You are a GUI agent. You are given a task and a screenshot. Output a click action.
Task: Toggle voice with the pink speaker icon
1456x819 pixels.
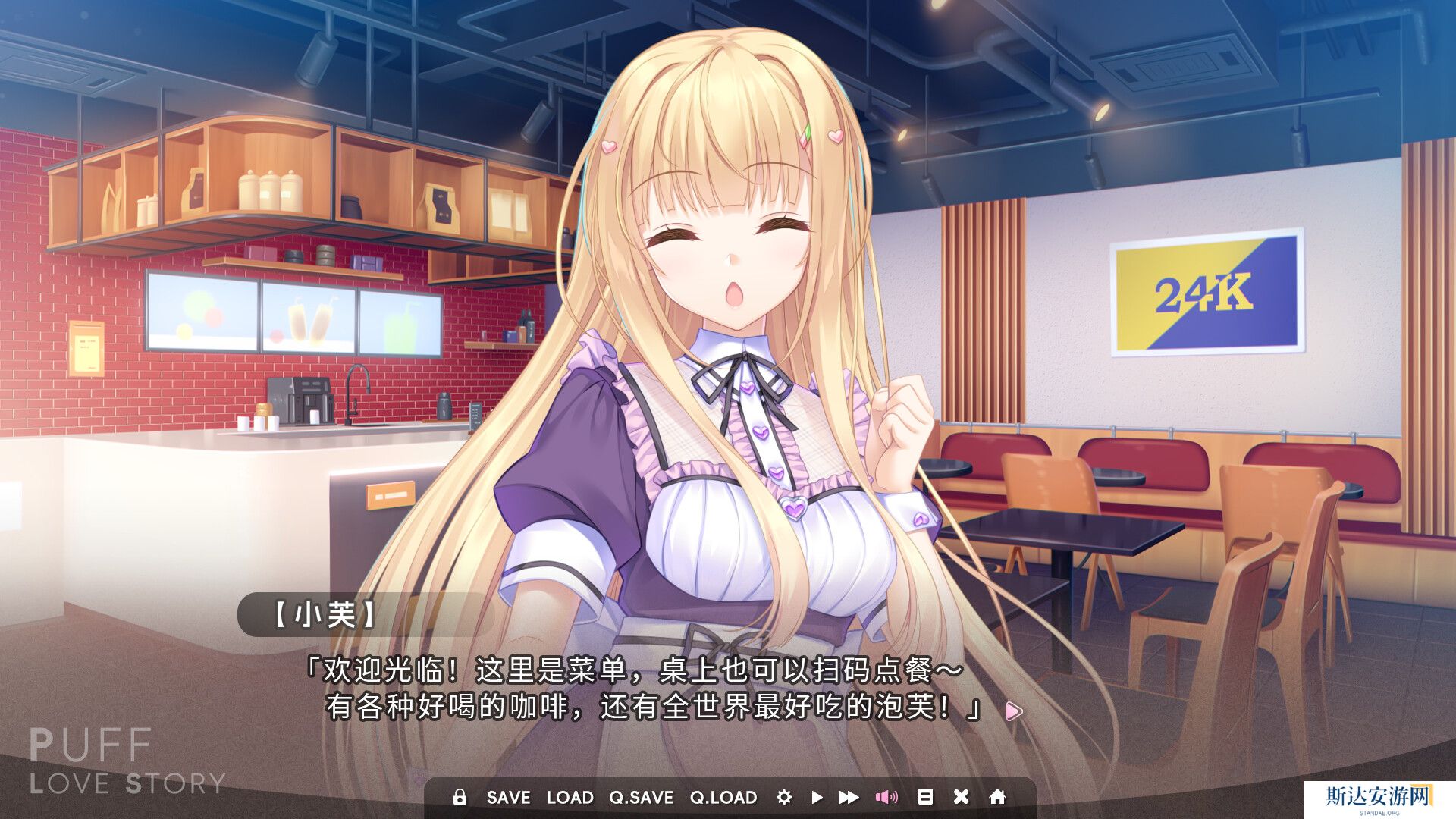(886, 797)
